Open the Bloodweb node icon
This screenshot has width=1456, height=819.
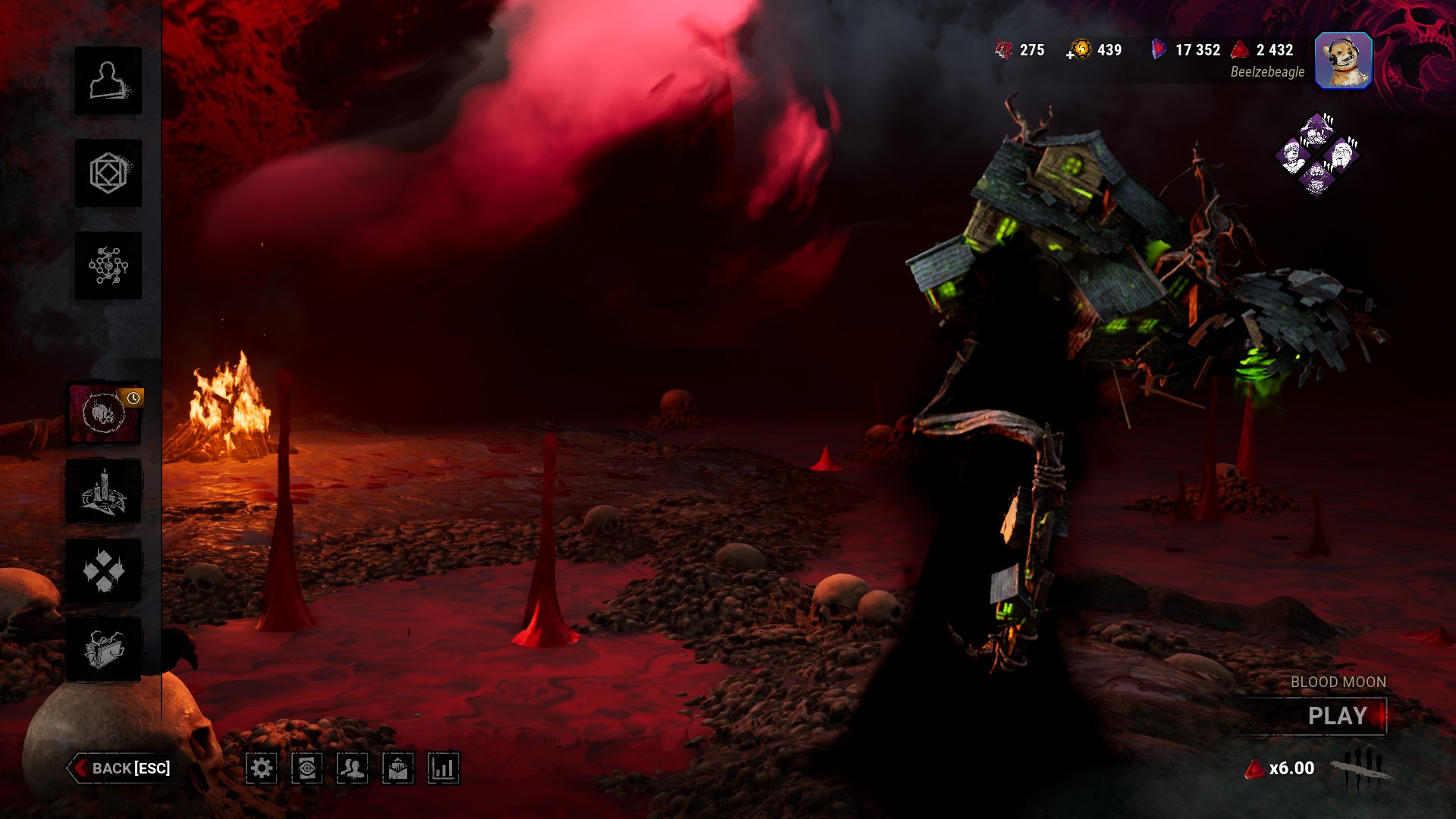pos(108,265)
